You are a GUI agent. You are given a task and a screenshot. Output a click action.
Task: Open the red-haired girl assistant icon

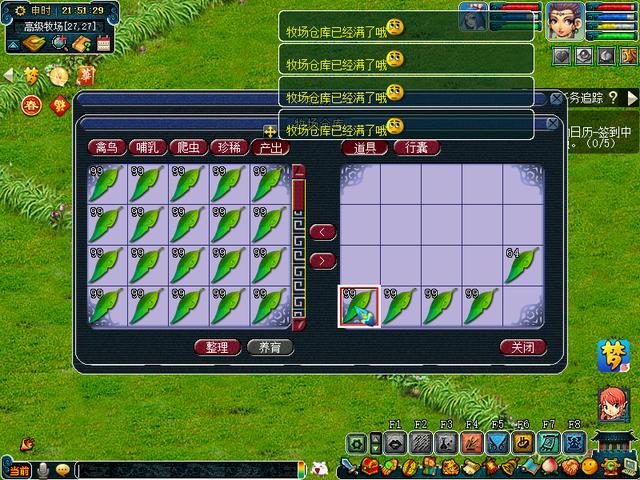tap(612, 402)
